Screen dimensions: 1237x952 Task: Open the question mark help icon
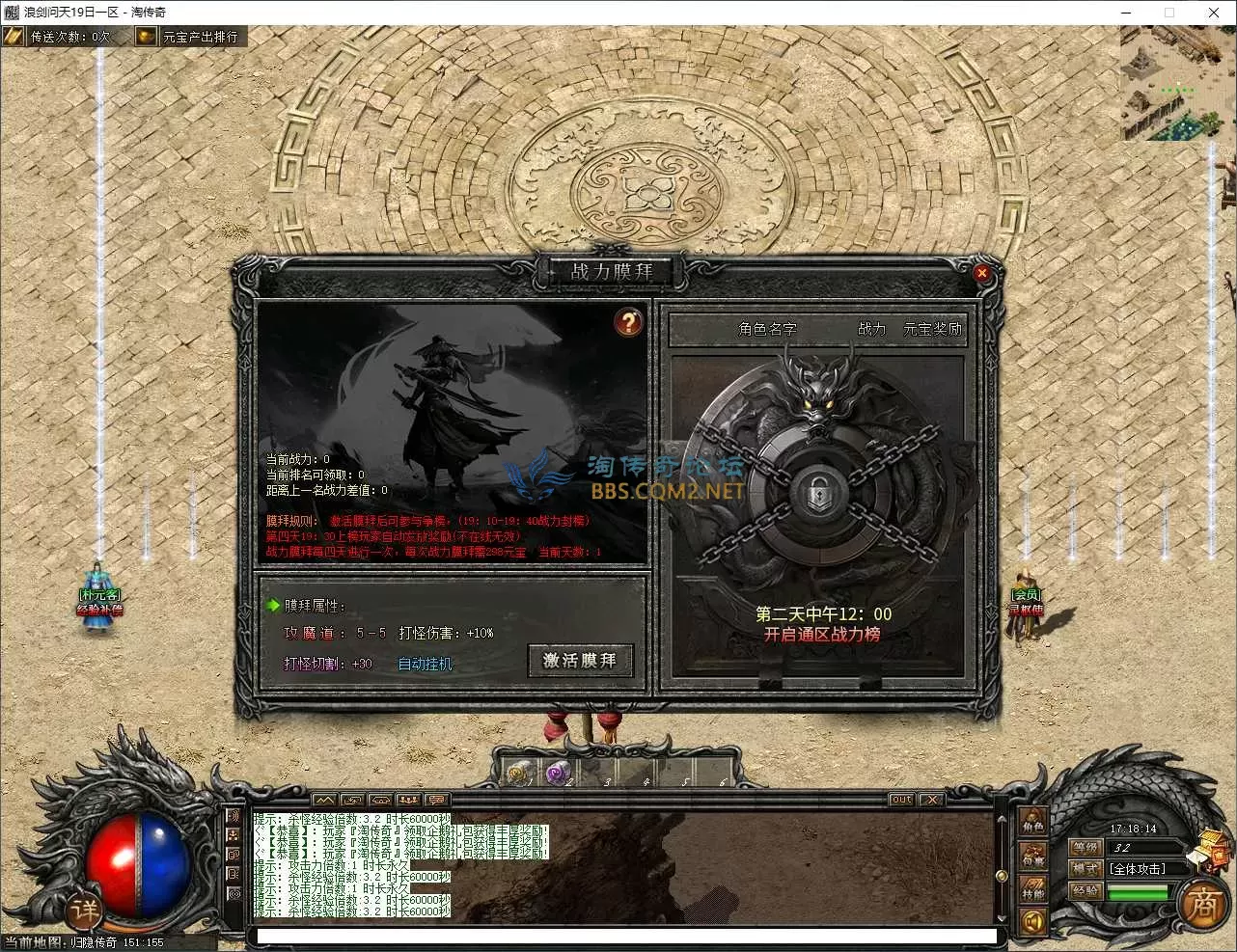point(628,322)
